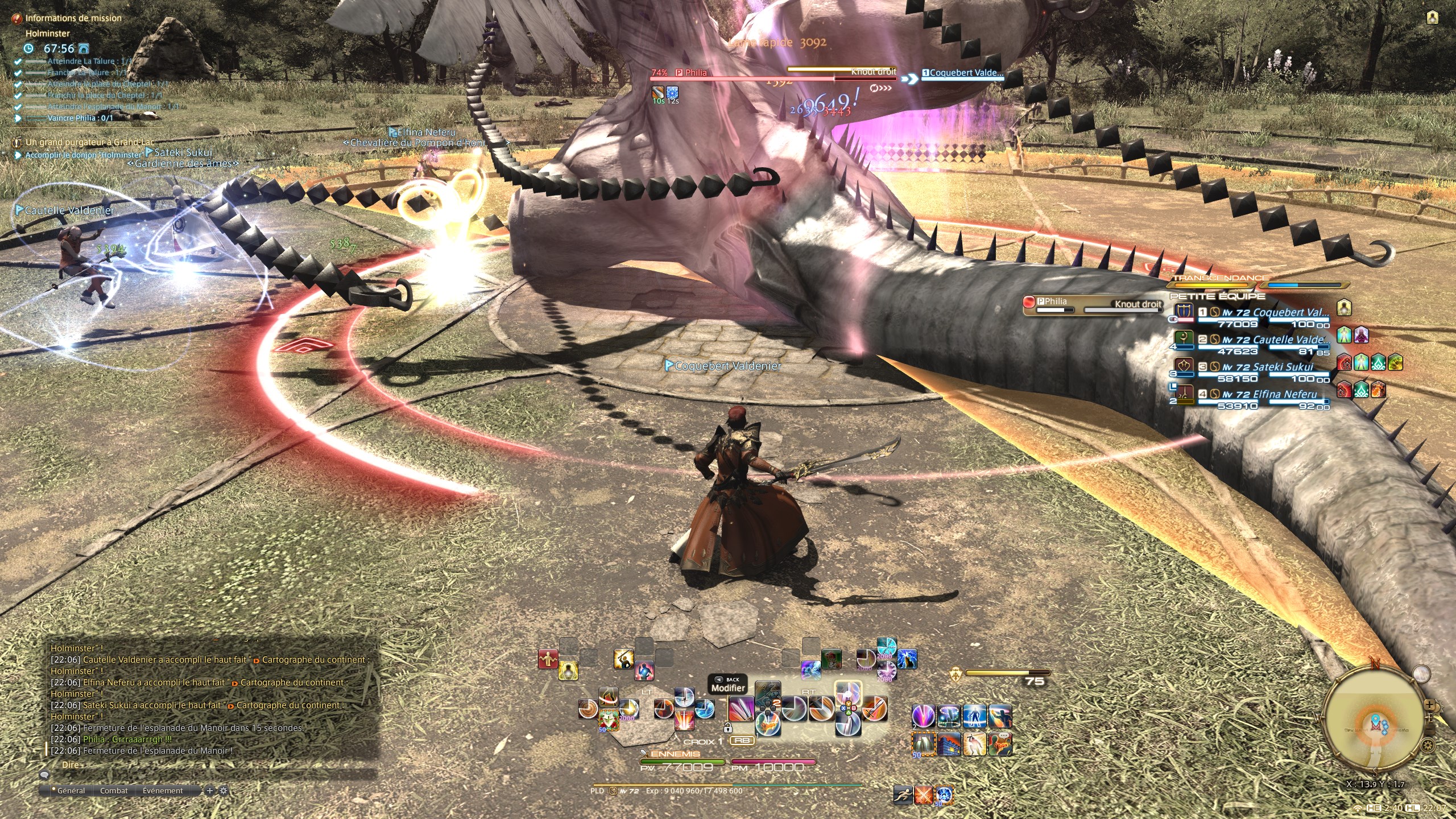Open chat log settings gear
The height and width of the screenshot is (819, 1456).
tap(223, 791)
